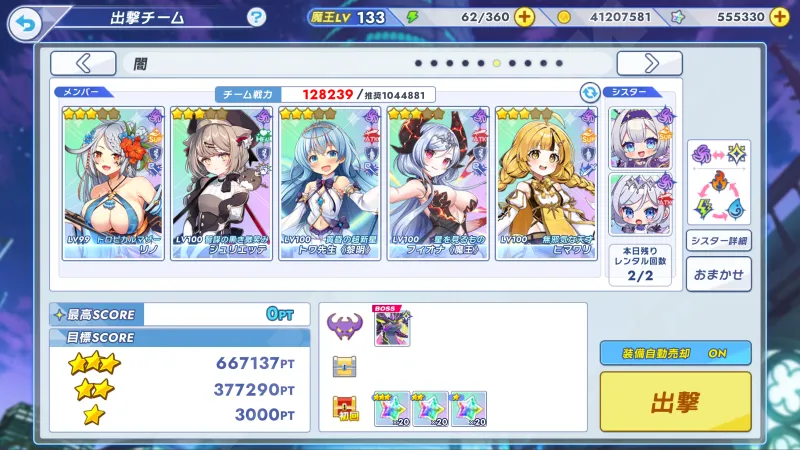Open シスター詳細 details
Viewport: 800px width, 450px height.
[718, 241]
